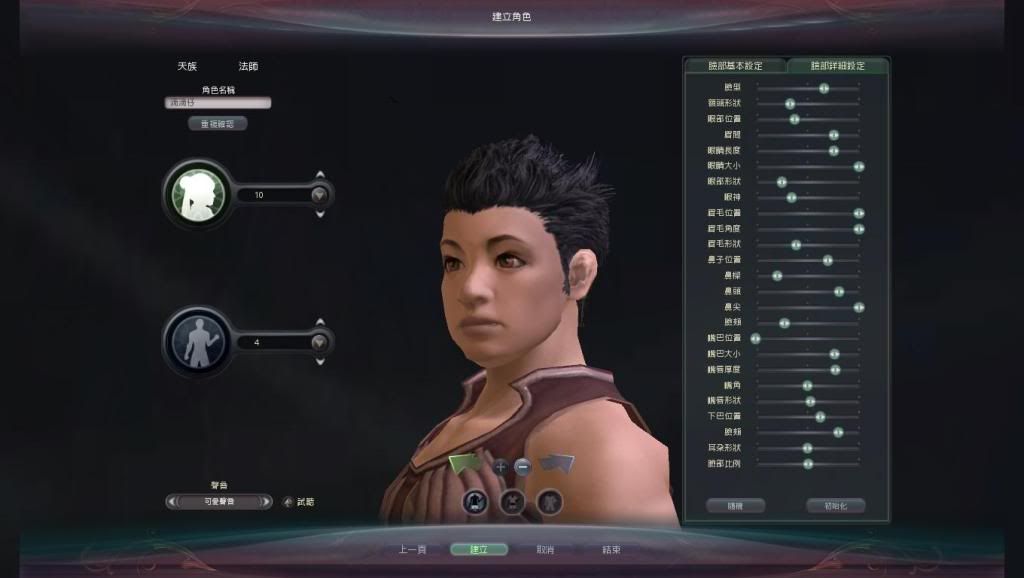This screenshot has height=578, width=1024.
Task: Exit via the 結束 button
Action: (611, 549)
